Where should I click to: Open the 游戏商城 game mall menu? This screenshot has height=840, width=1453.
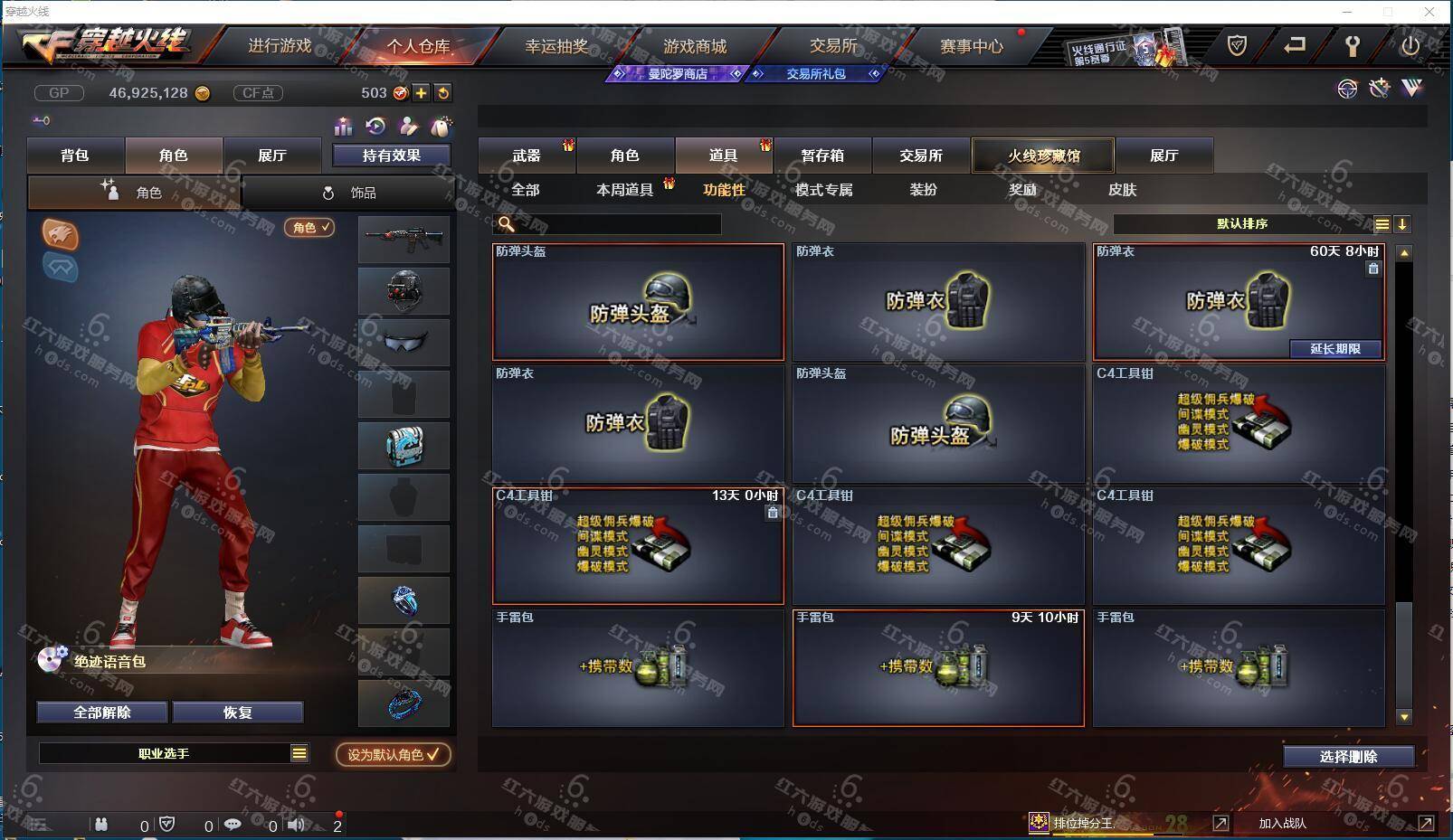coord(694,46)
